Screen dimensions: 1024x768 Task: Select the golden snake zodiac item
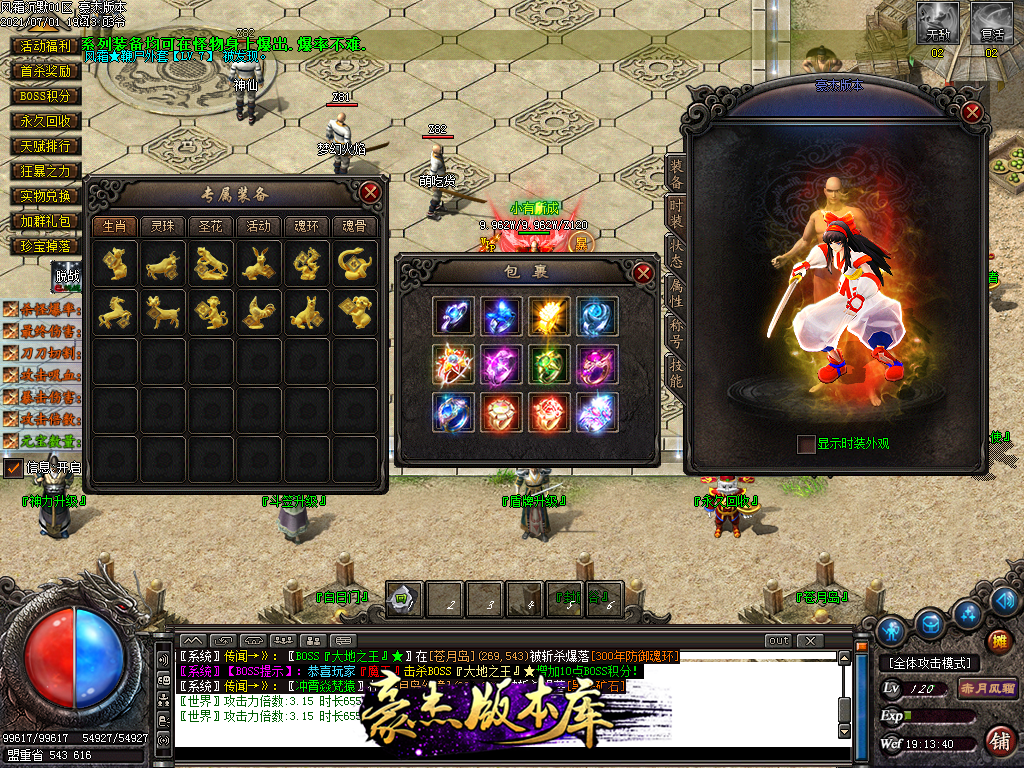353,264
